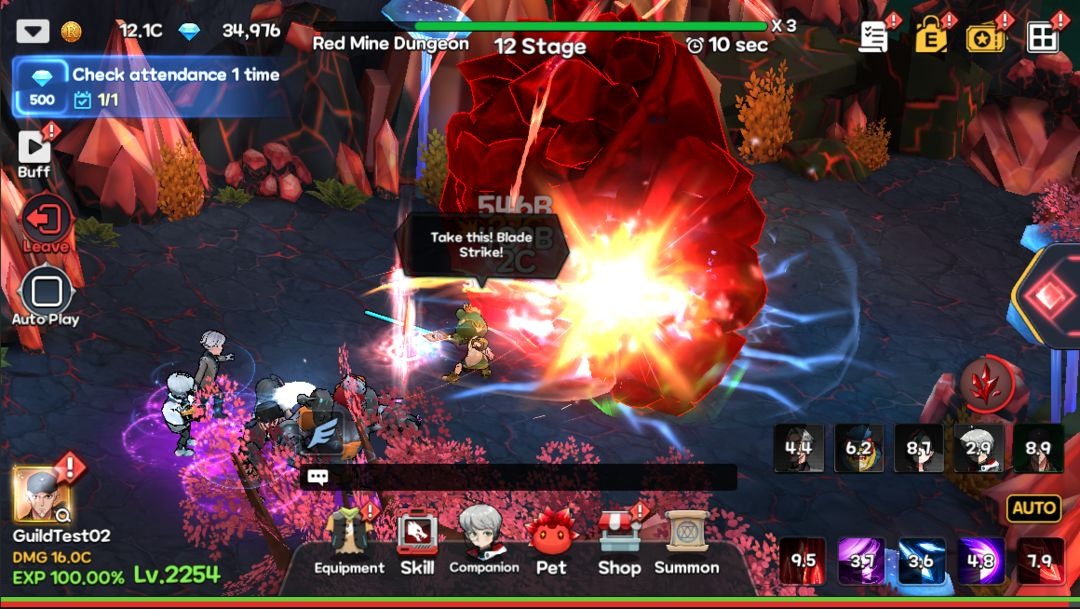The width and height of the screenshot is (1080, 609).
Task: Open the yellow E shopping bag
Action: [x=930, y=37]
